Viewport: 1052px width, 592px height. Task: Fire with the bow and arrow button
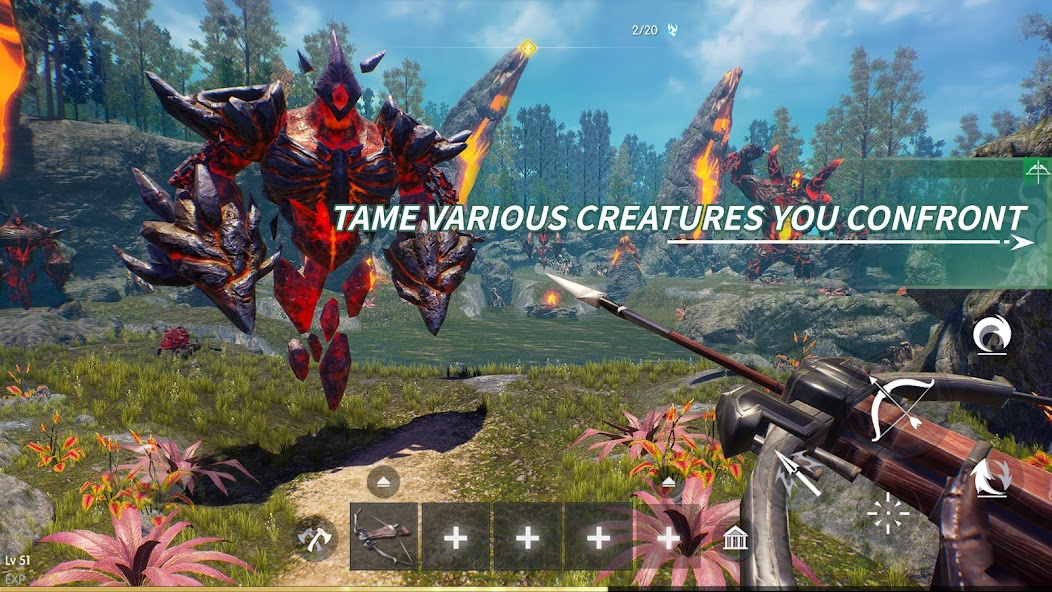click(901, 410)
